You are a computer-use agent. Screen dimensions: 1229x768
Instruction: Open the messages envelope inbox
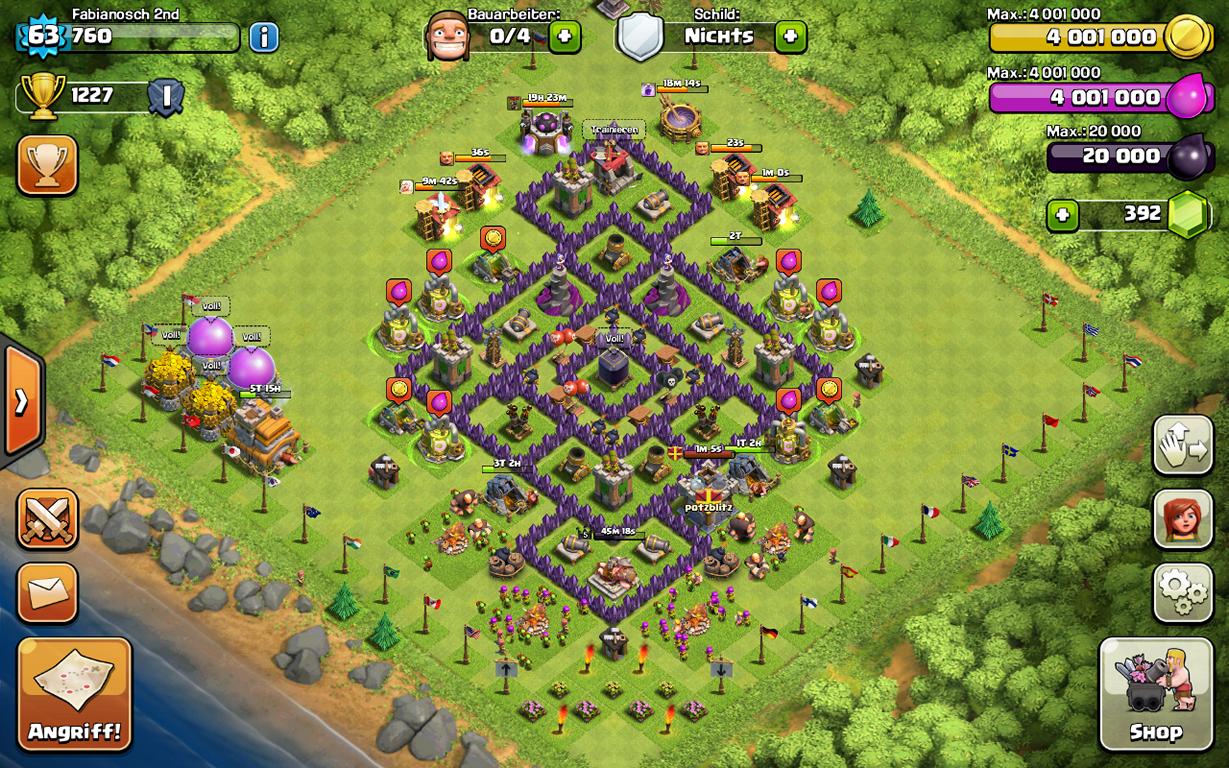[47, 593]
